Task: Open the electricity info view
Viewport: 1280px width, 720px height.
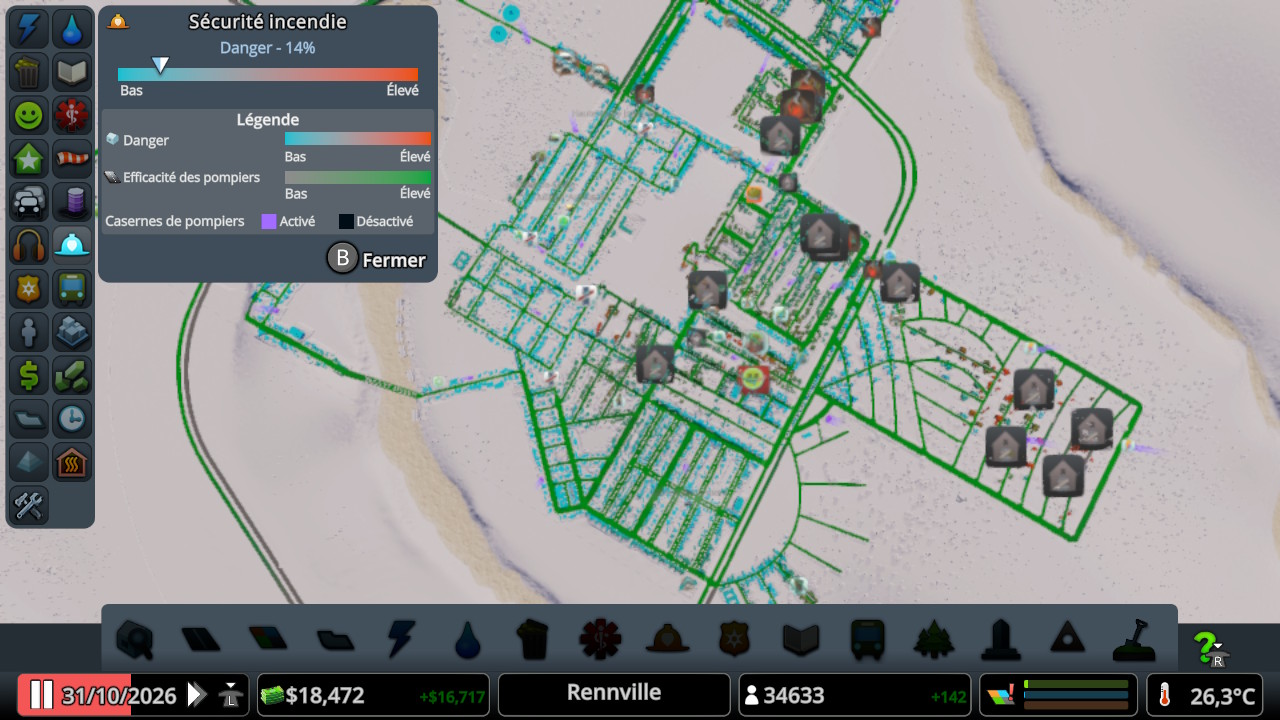Action: tap(29, 29)
